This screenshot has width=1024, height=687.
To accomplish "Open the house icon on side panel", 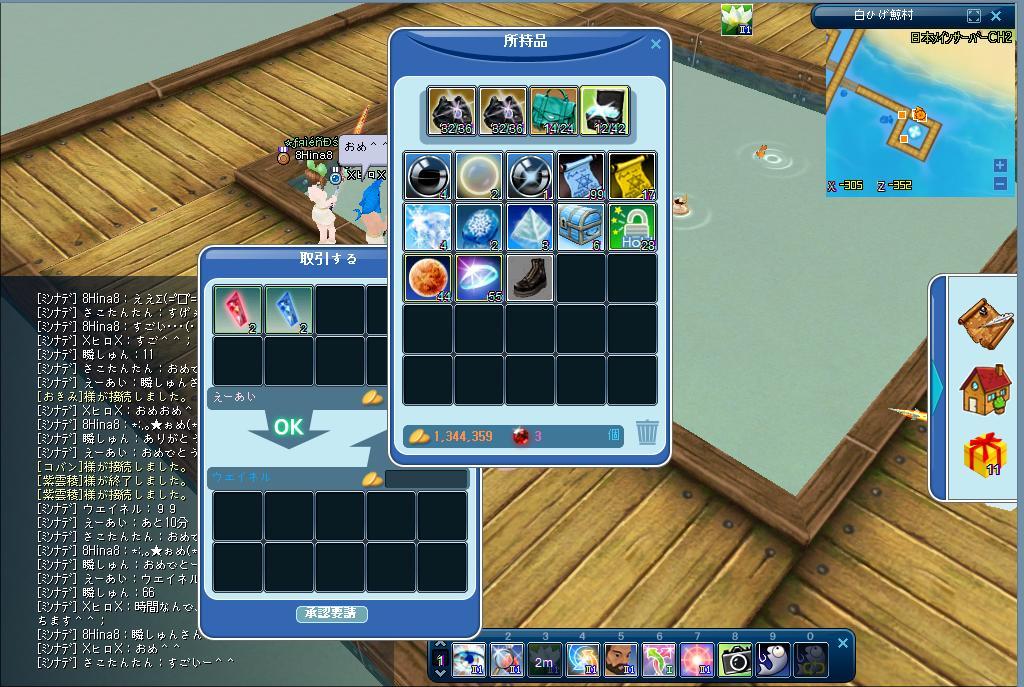I will [x=984, y=388].
